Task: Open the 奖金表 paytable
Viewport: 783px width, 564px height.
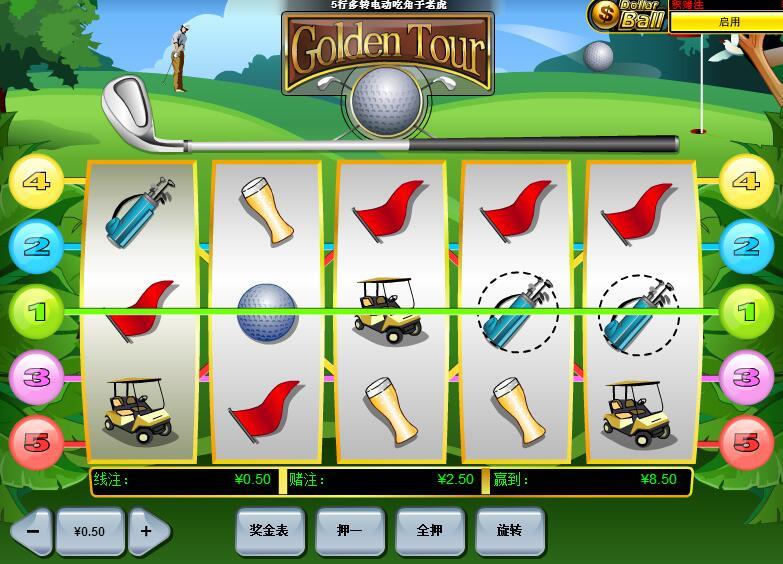Action: pyautogui.click(x=269, y=531)
